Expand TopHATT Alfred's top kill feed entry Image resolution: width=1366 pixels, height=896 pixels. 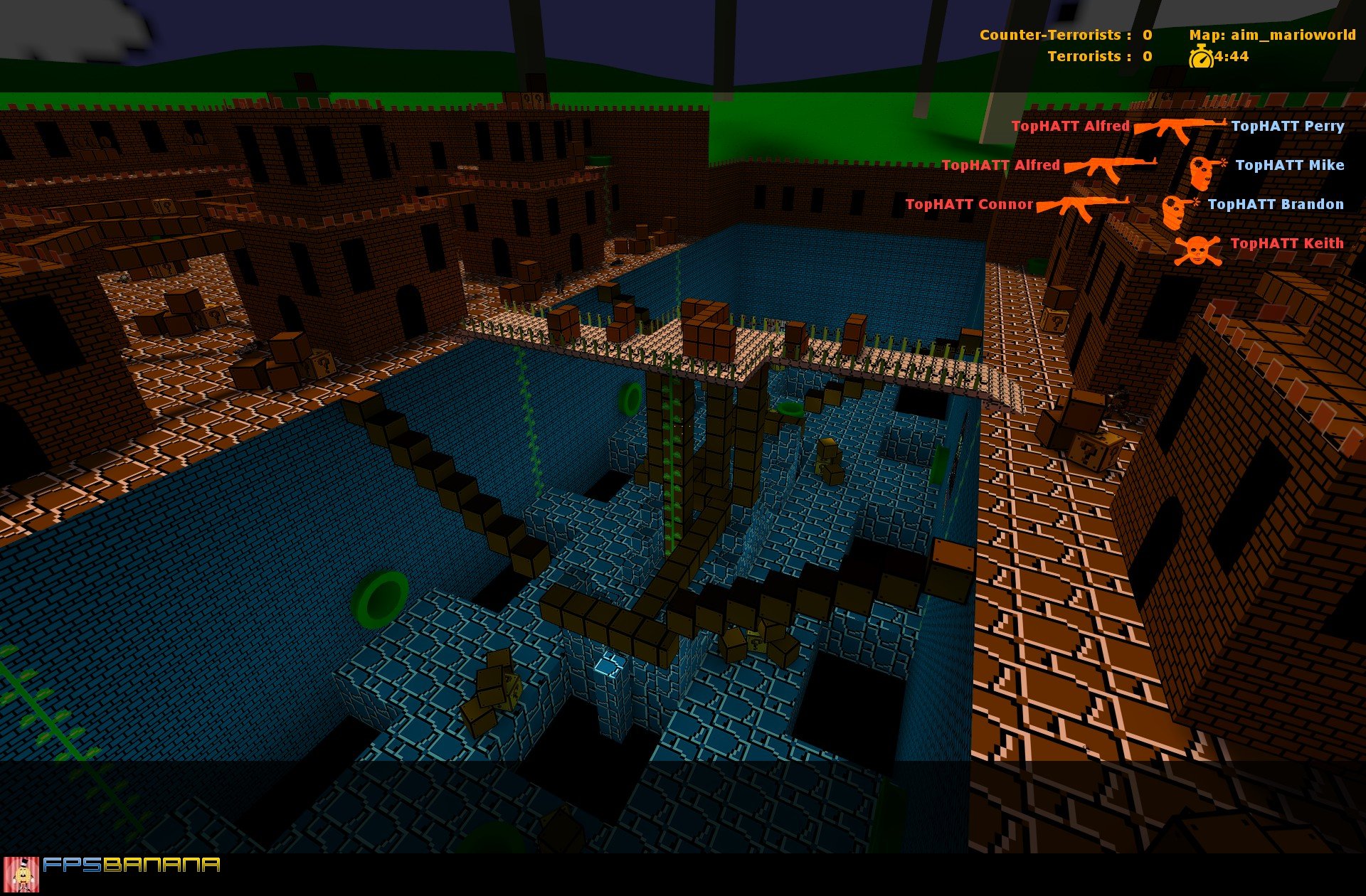pos(1071,127)
